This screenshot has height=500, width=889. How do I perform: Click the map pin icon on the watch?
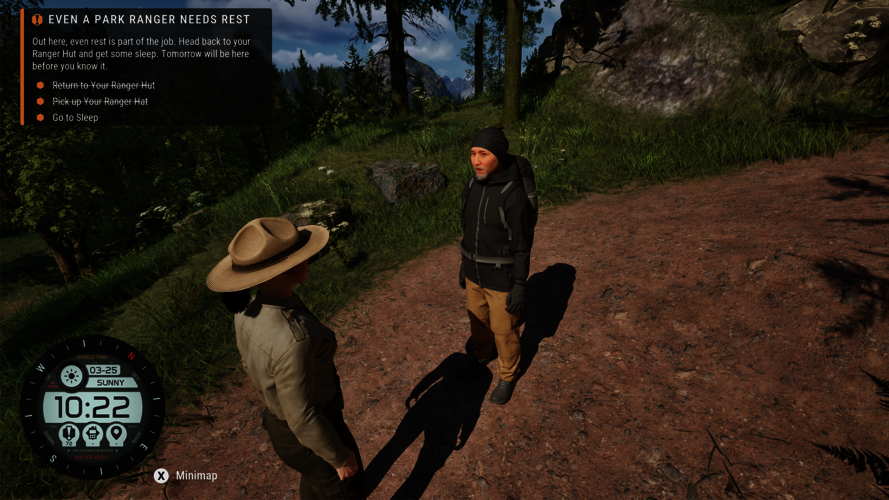pyautogui.click(x=116, y=434)
